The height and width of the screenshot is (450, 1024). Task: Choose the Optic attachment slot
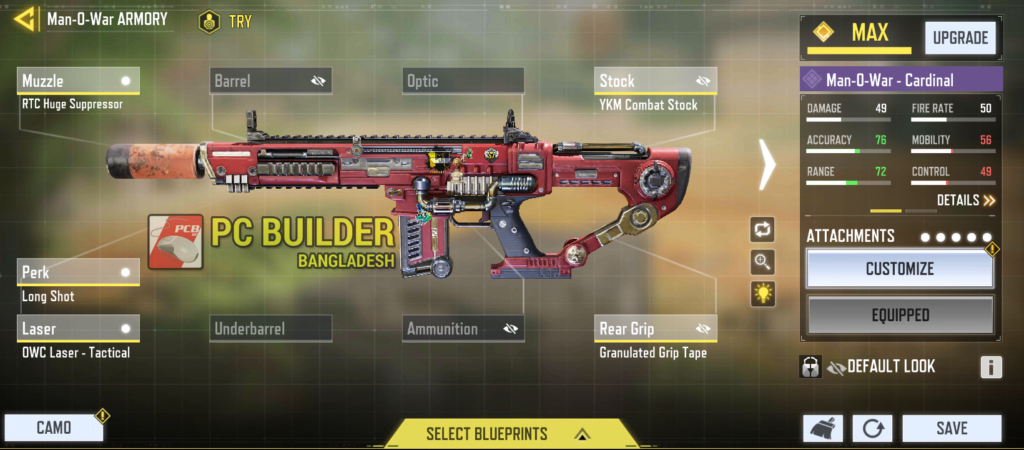coord(464,81)
